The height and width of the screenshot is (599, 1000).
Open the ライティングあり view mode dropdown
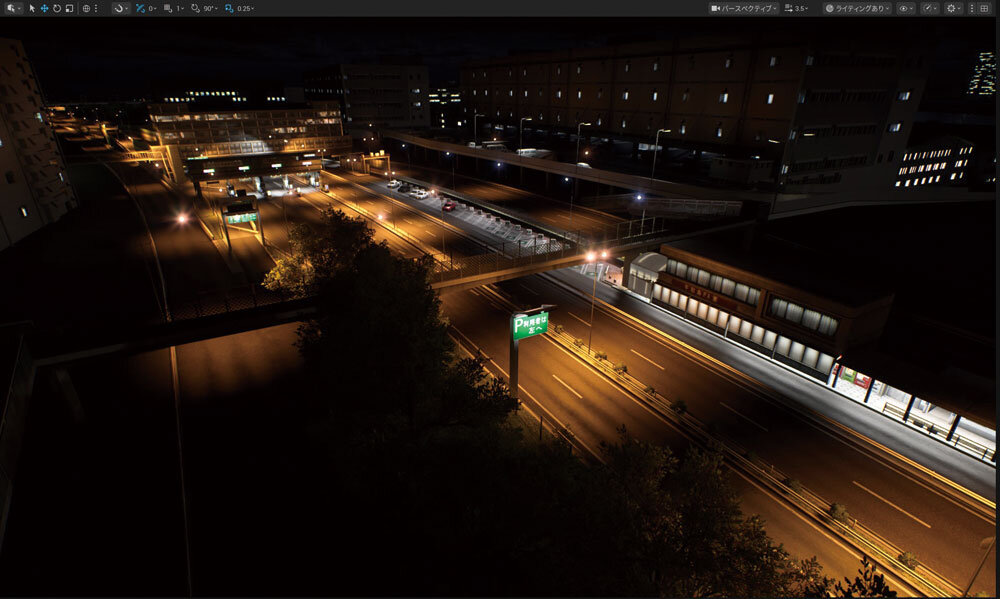pos(857,8)
